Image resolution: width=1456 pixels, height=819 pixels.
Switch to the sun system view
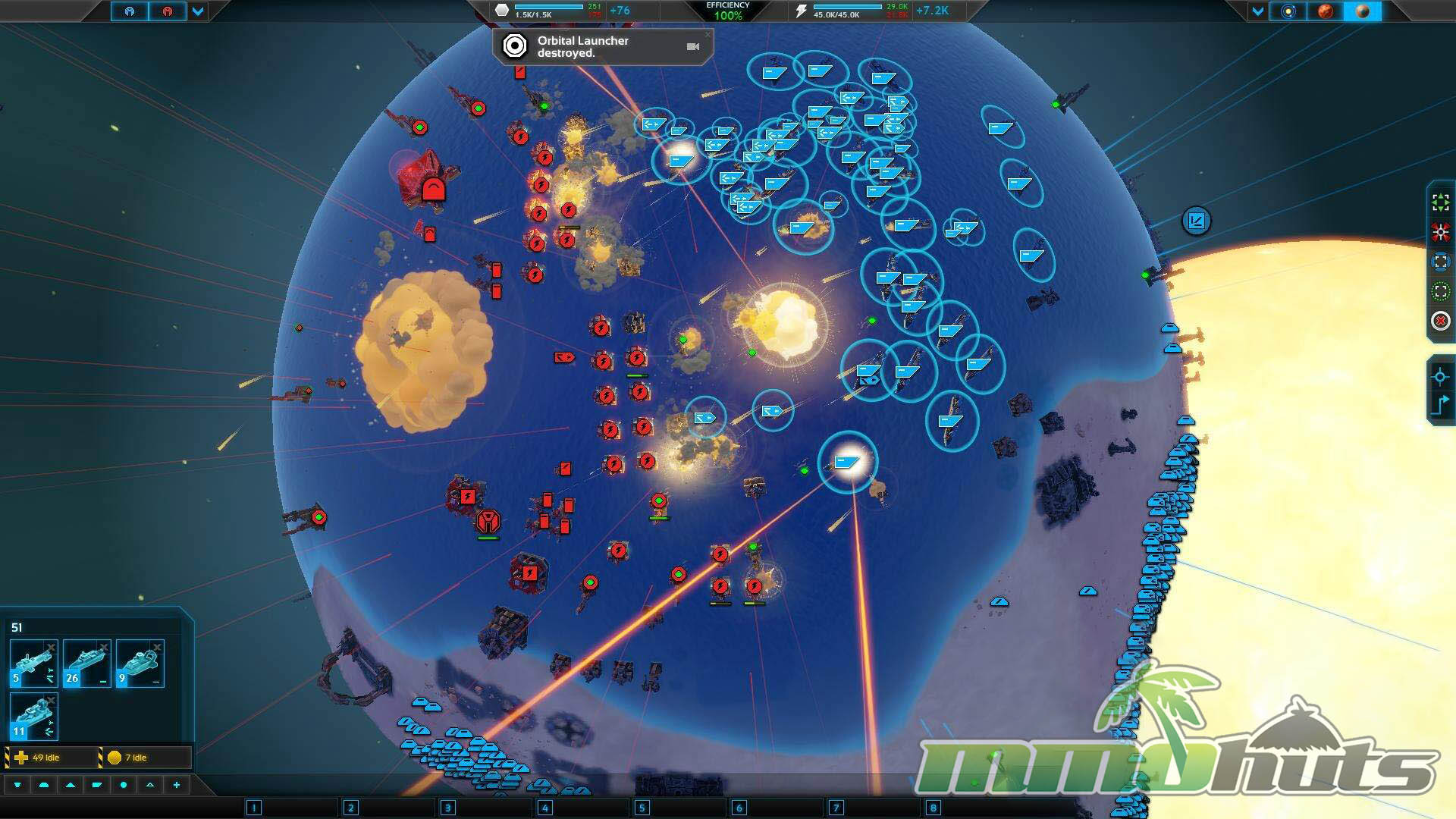coord(1288,11)
